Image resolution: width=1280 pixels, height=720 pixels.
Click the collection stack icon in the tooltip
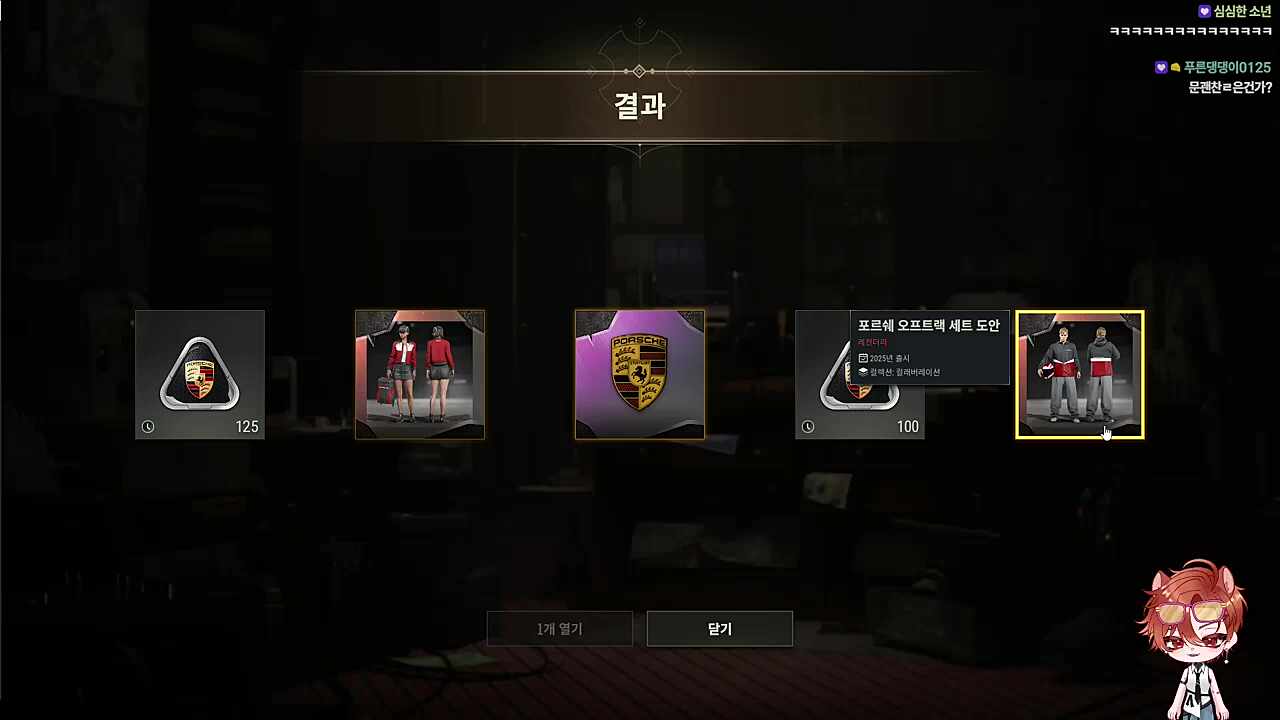point(862,371)
